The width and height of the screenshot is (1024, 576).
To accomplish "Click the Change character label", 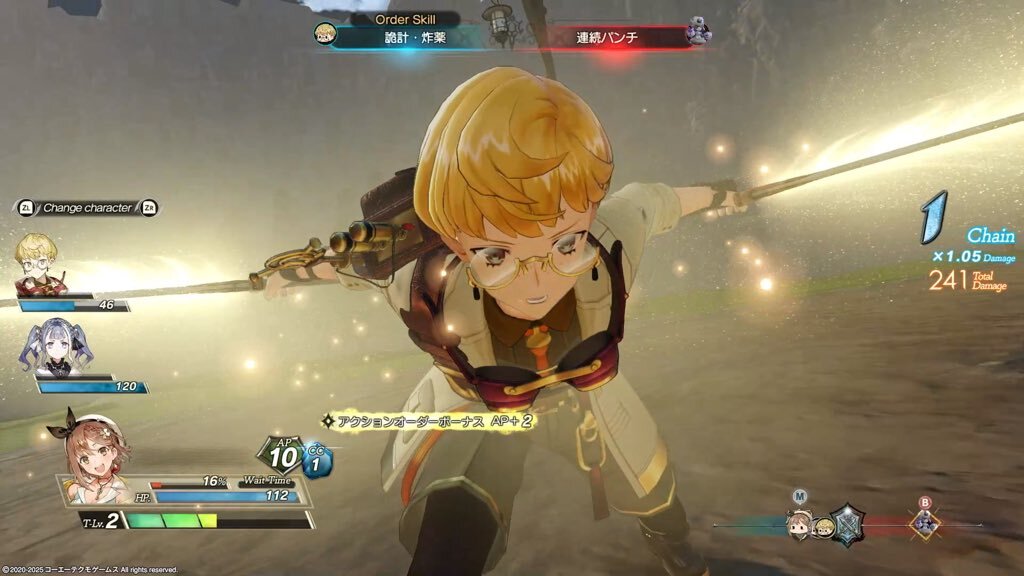I will (87, 208).
